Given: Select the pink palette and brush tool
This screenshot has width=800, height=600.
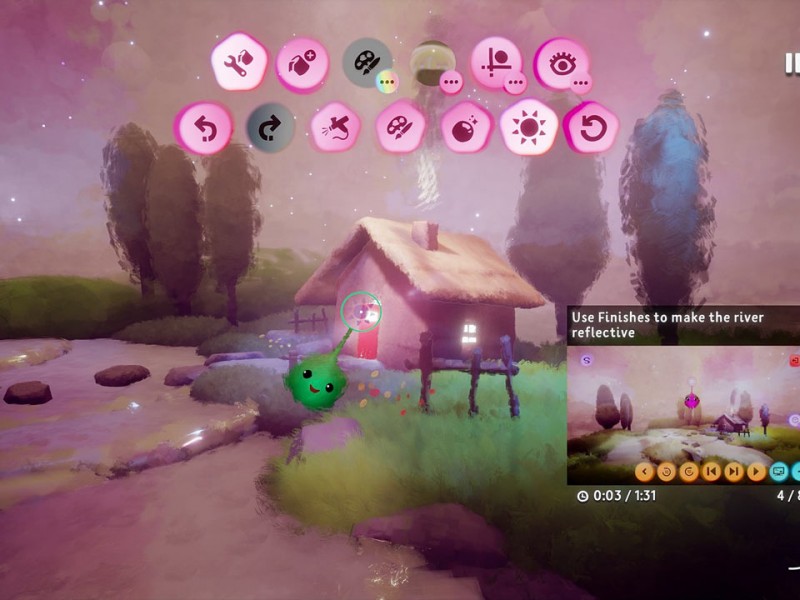Looking at the screenshot, I should [400, 129].
